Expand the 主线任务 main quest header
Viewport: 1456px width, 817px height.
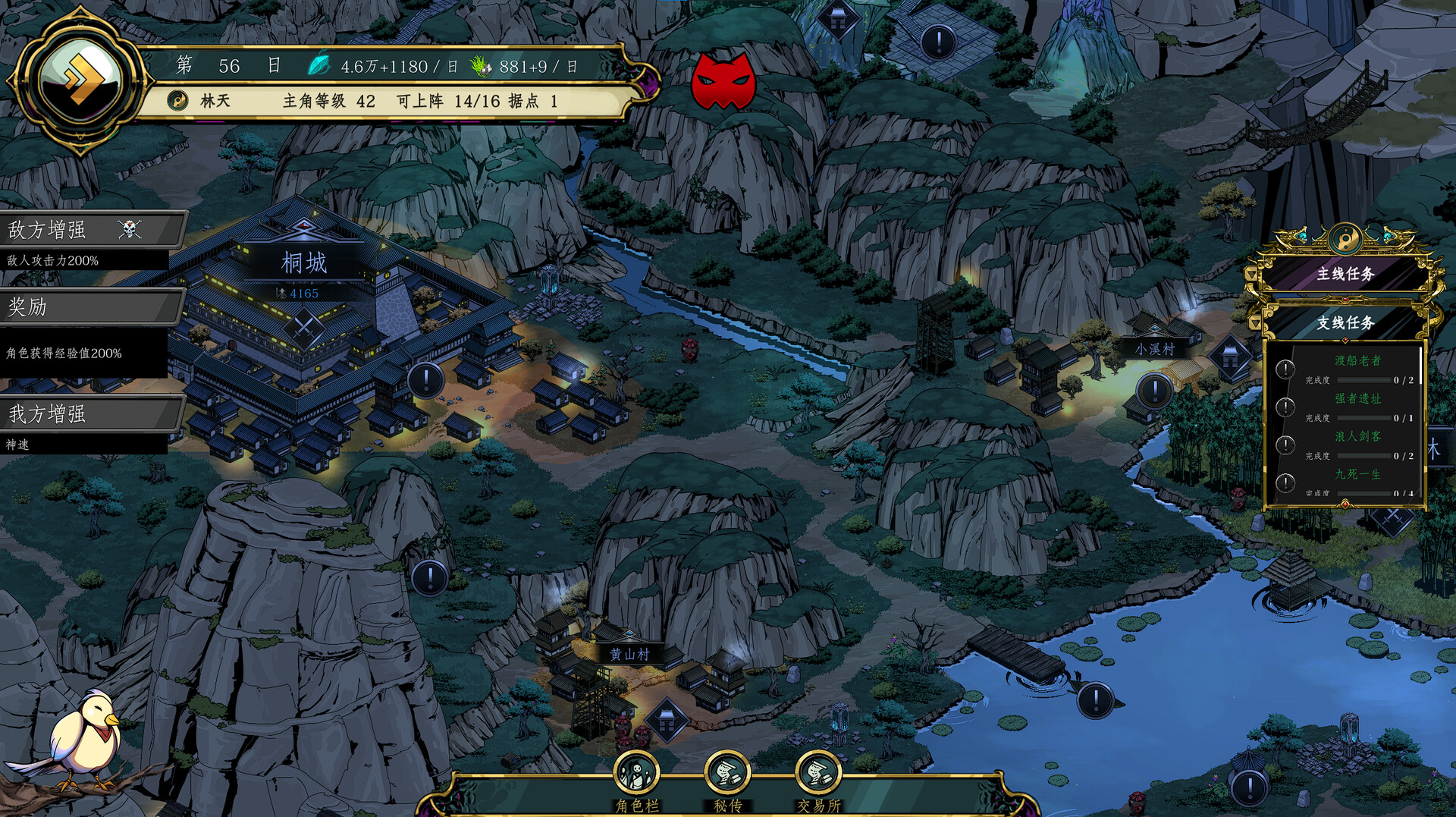(x=1345, y=274)
